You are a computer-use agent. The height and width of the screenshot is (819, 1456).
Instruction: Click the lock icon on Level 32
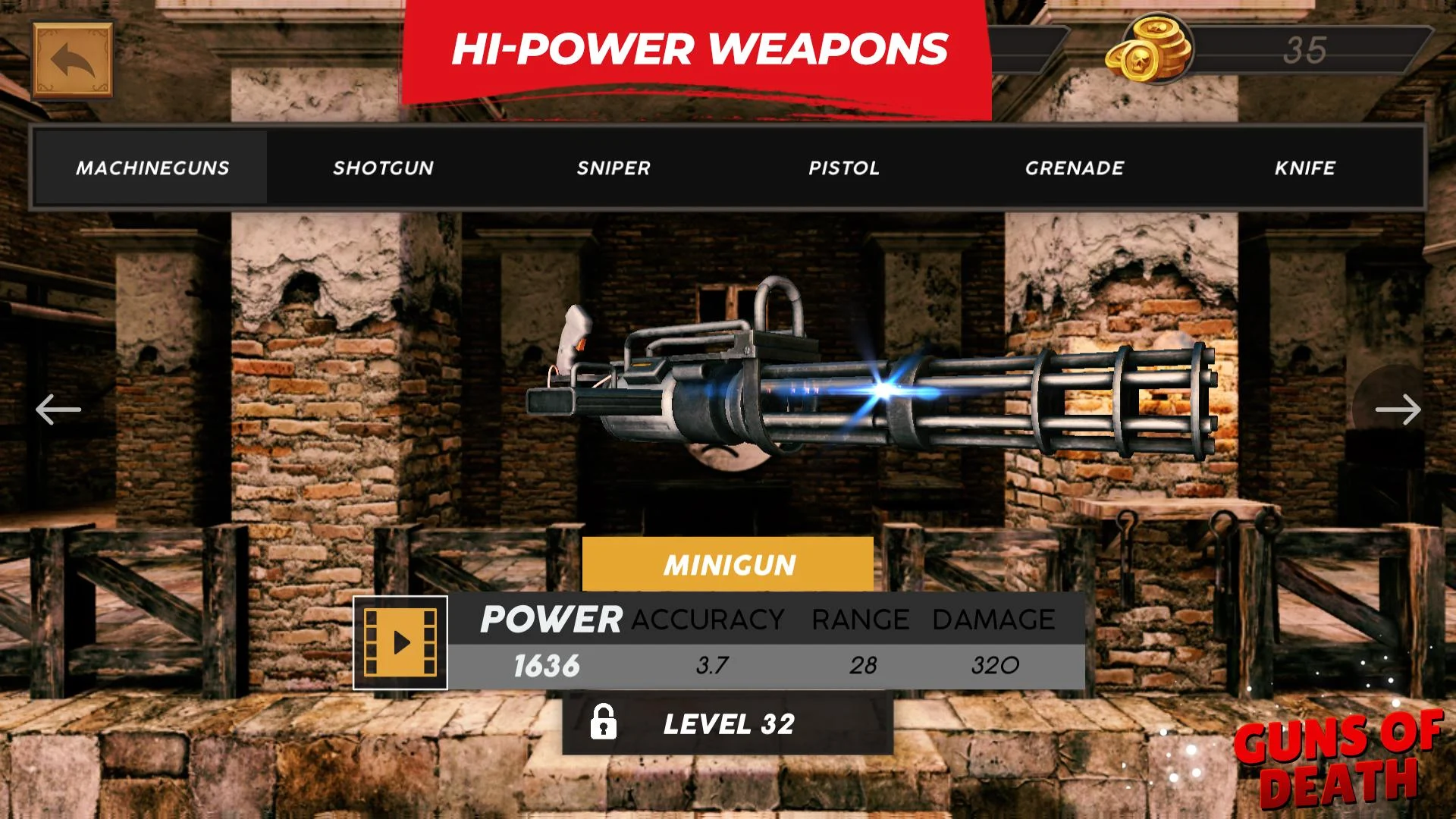point(604,724)
